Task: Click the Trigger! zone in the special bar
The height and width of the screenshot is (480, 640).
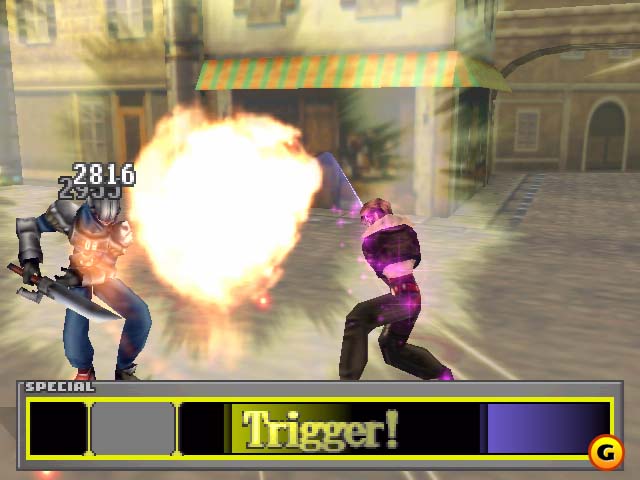Action: (320, 428)
